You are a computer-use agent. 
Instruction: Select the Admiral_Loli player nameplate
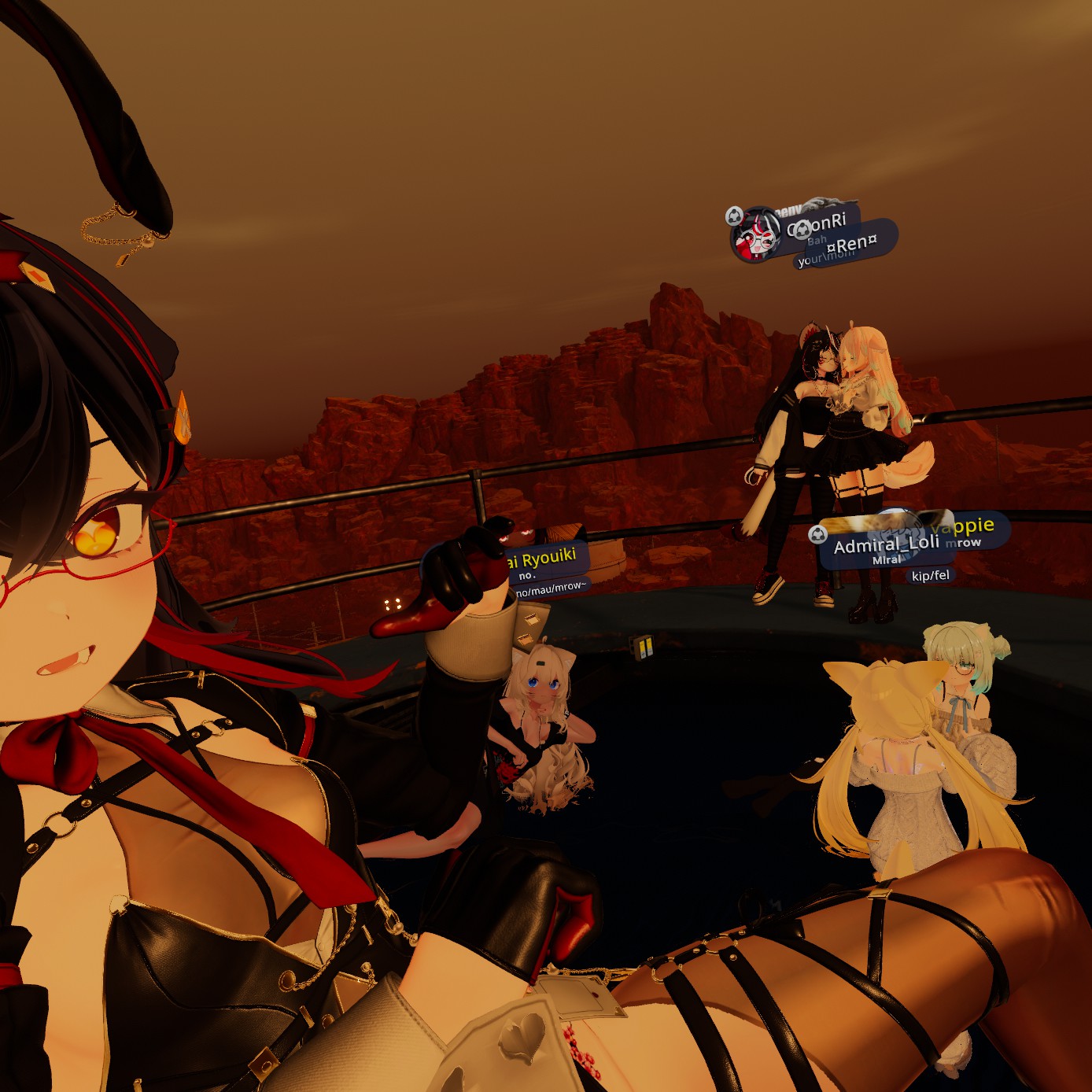pyautogui.click(x=886, y=544)
